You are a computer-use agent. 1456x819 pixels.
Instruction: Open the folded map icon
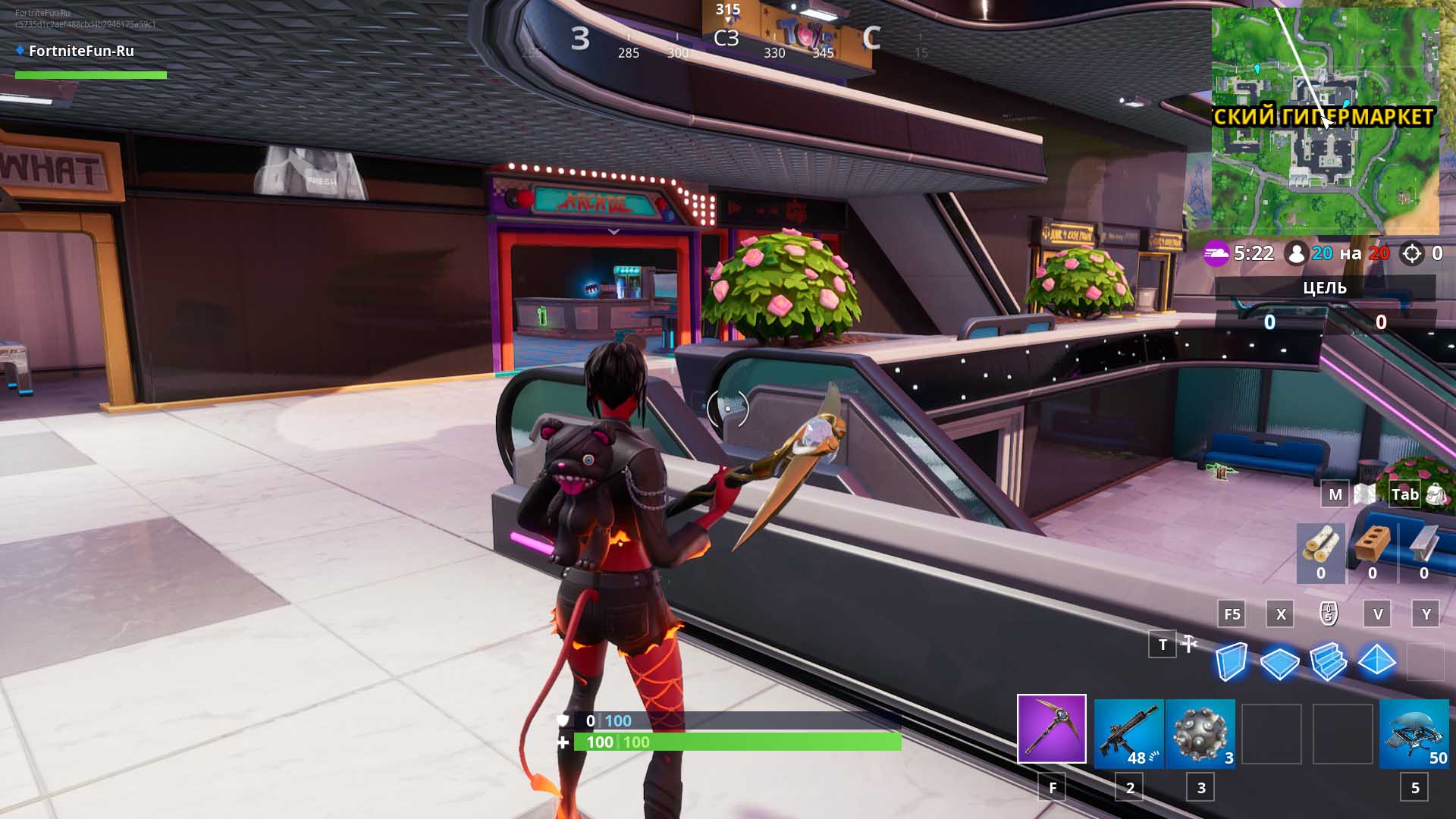1365,494
